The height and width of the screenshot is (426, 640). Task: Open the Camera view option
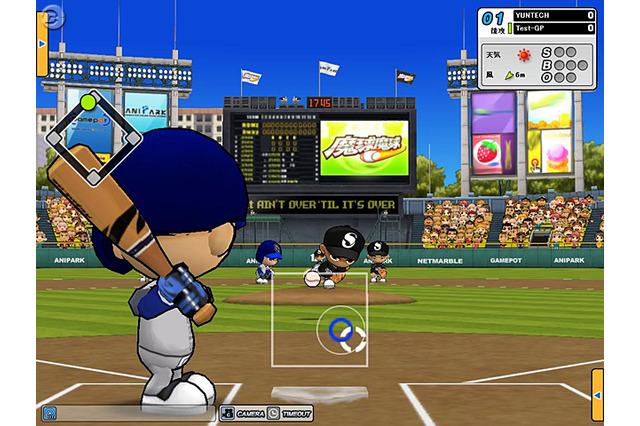tap(244, 412)
